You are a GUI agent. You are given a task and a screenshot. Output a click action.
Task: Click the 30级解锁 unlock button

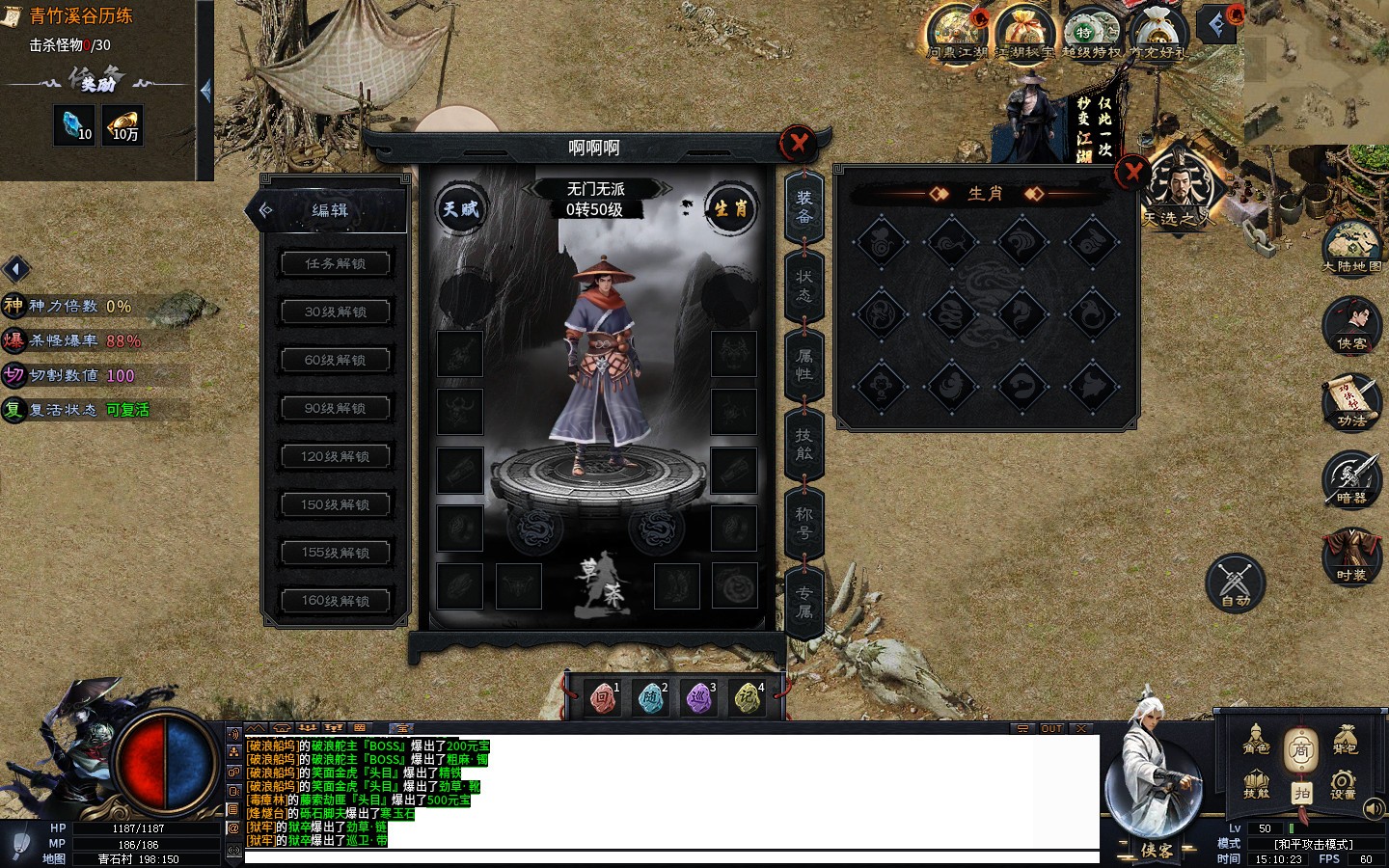[x=336, y=312]
